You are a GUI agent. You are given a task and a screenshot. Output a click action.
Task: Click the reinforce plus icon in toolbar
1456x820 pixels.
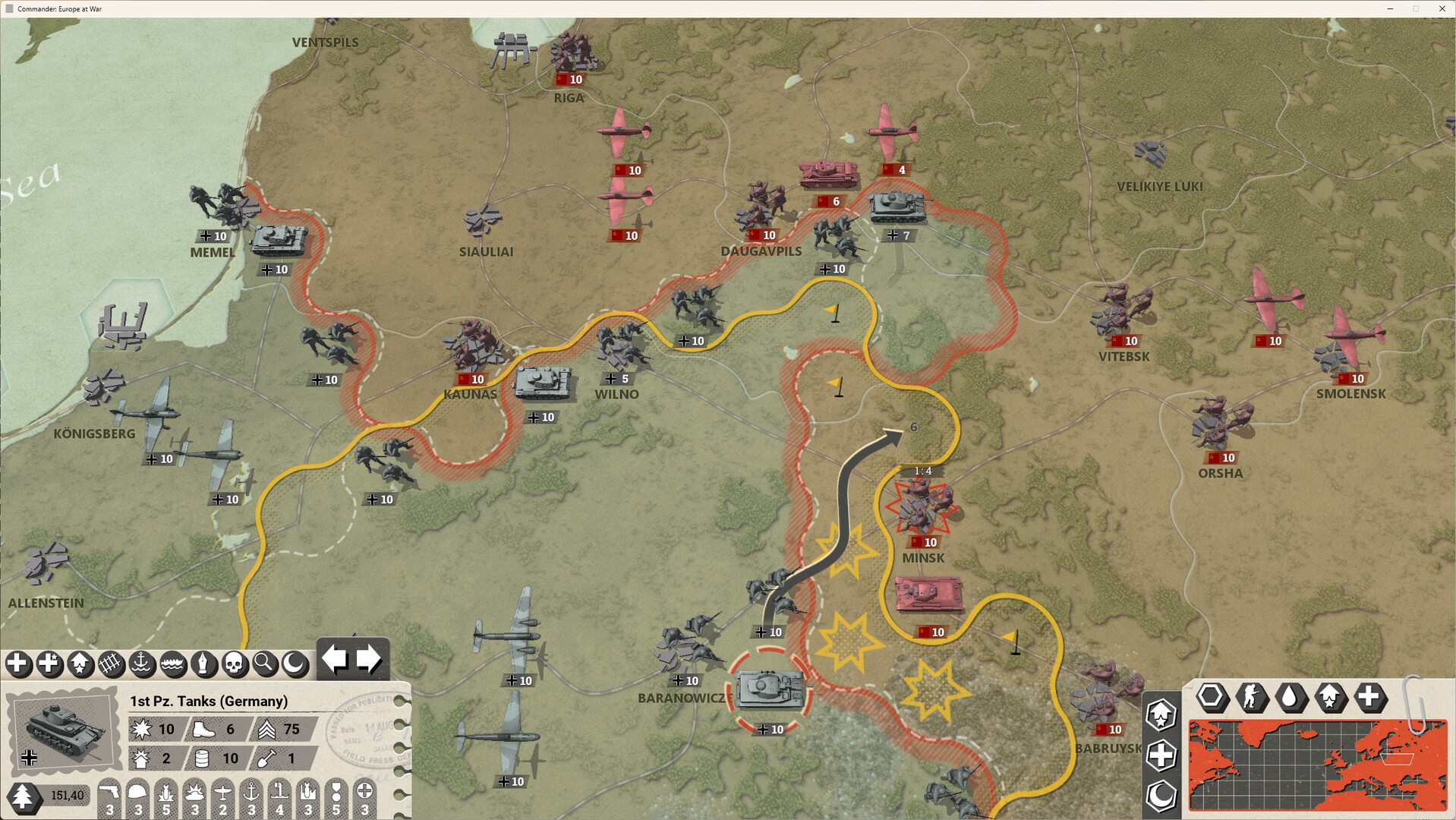click(17, 664)
